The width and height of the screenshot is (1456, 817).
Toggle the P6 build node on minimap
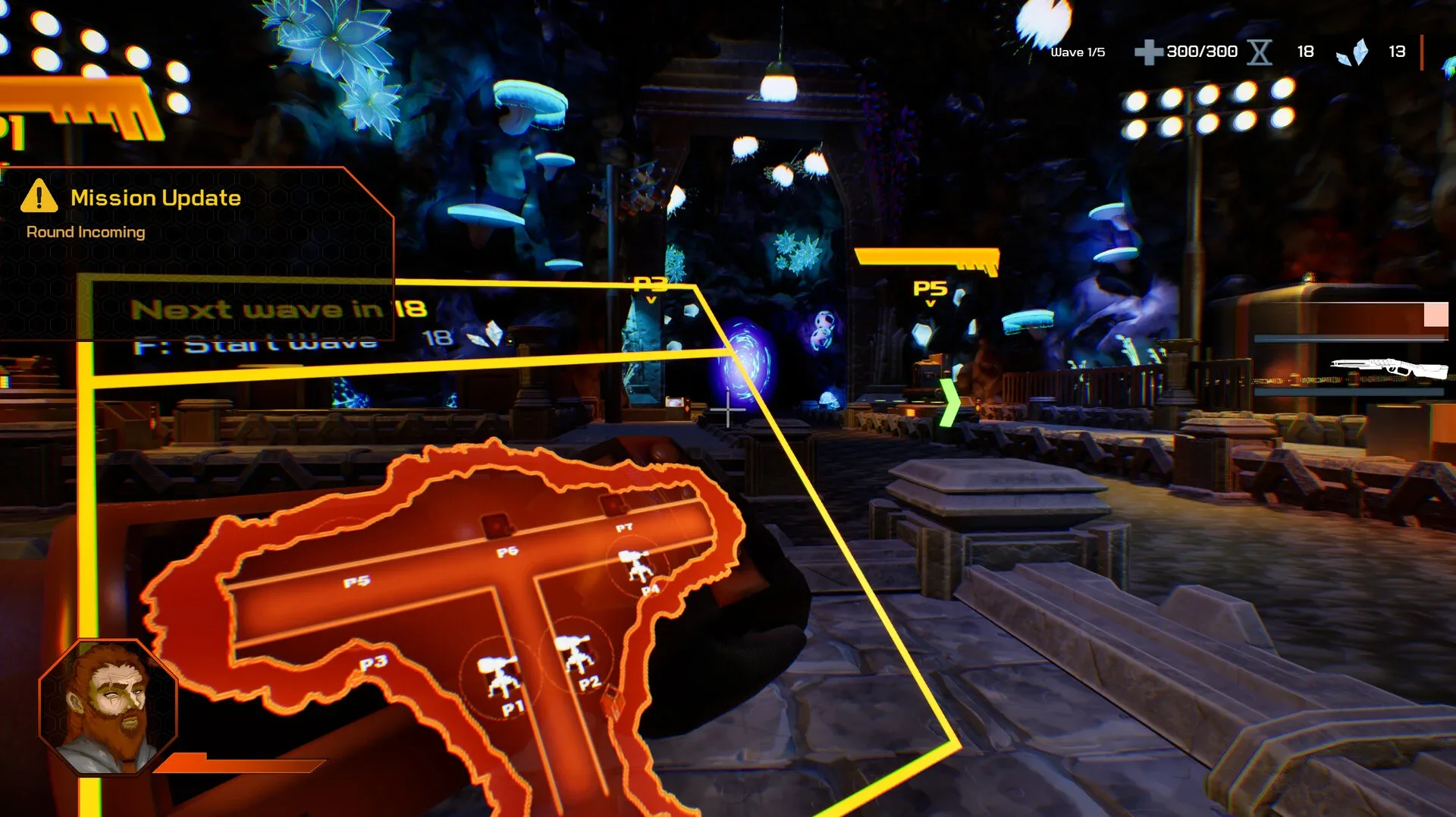click(497, 523)
